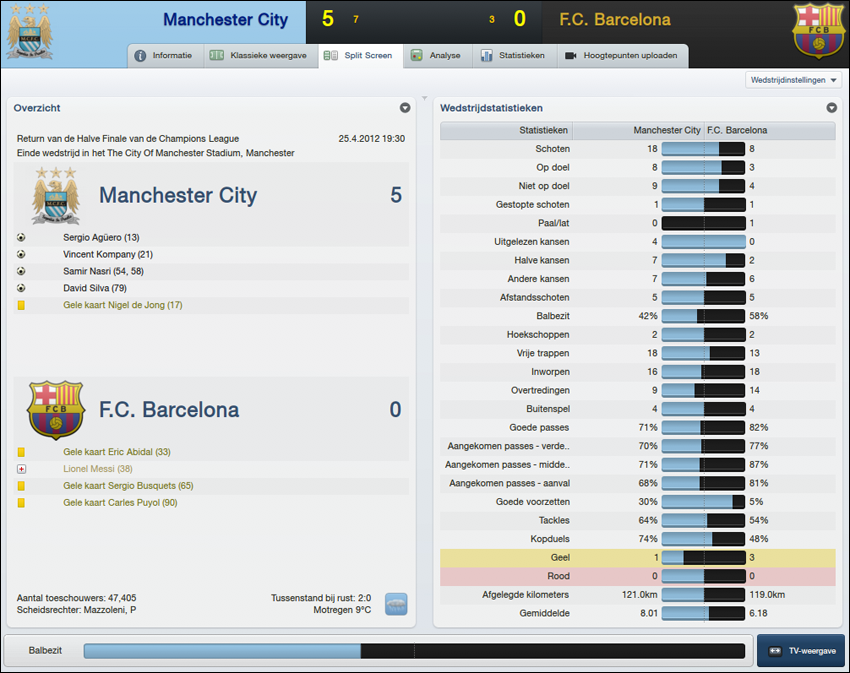Click the stadium icon beside weather info
The width and height of the screenshot is (850, 673).
[396, 604]
